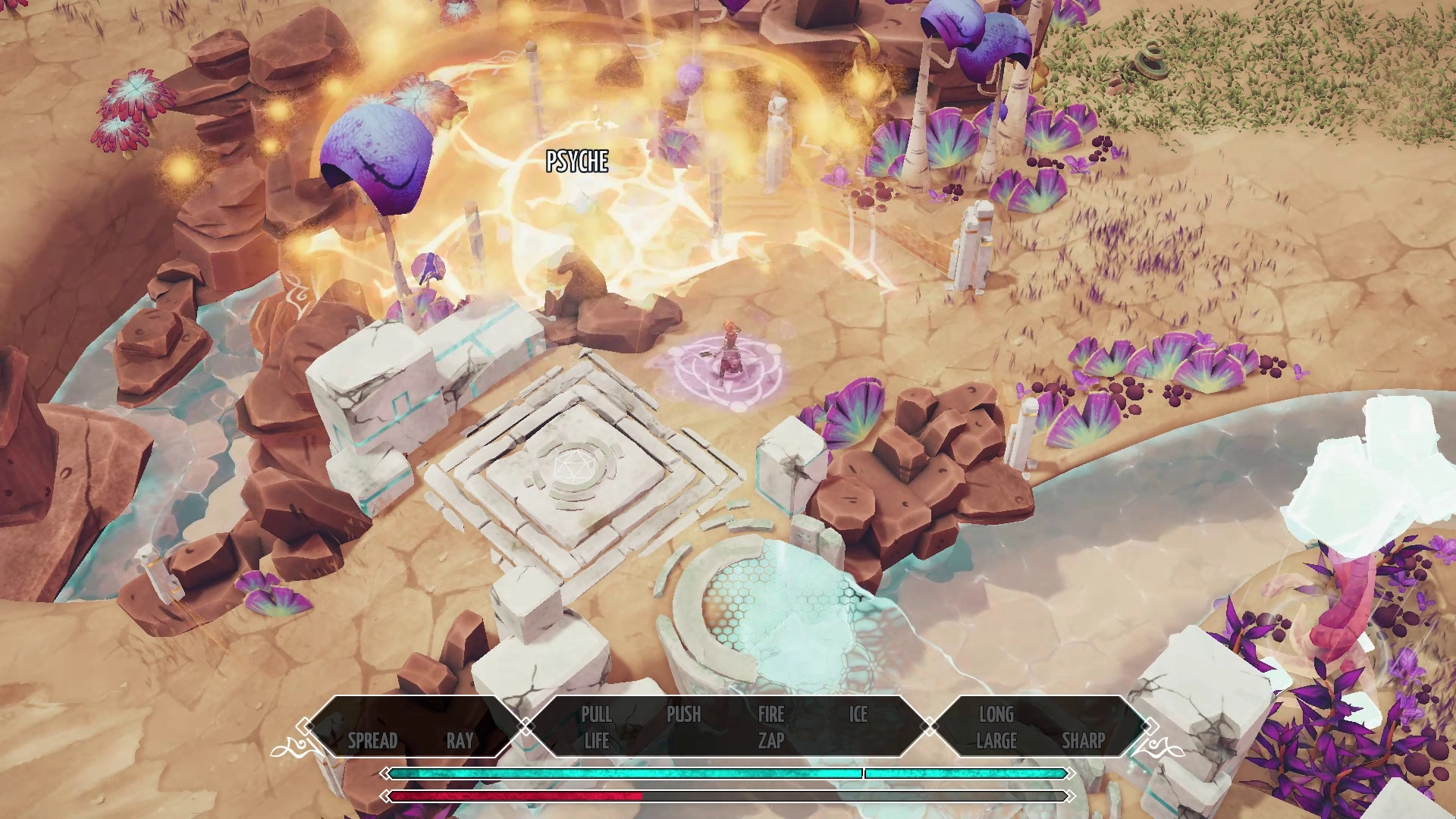Activate the PULL spell element
Image resolution: width=1456 pixels, height=819 pixels.
[x=596, y=714]
